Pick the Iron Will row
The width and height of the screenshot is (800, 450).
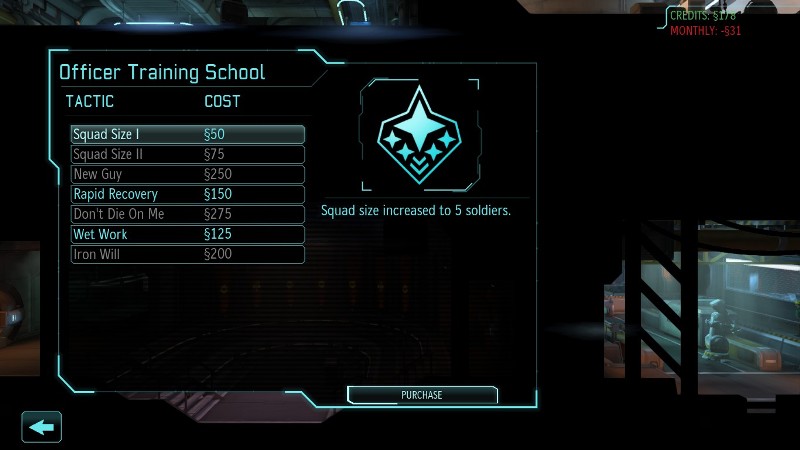coord(187,254)
